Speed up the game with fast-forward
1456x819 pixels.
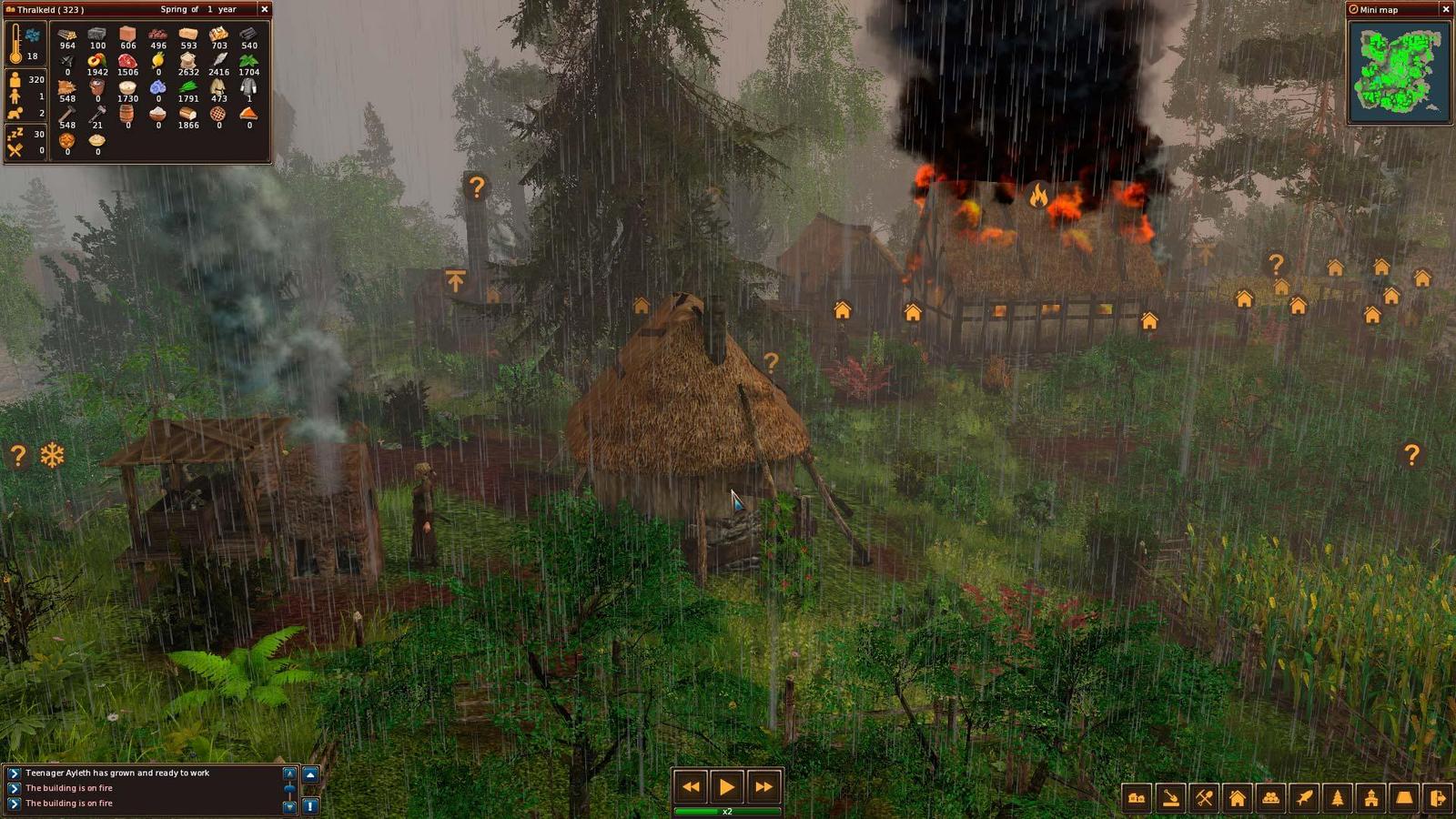[764, 787]
